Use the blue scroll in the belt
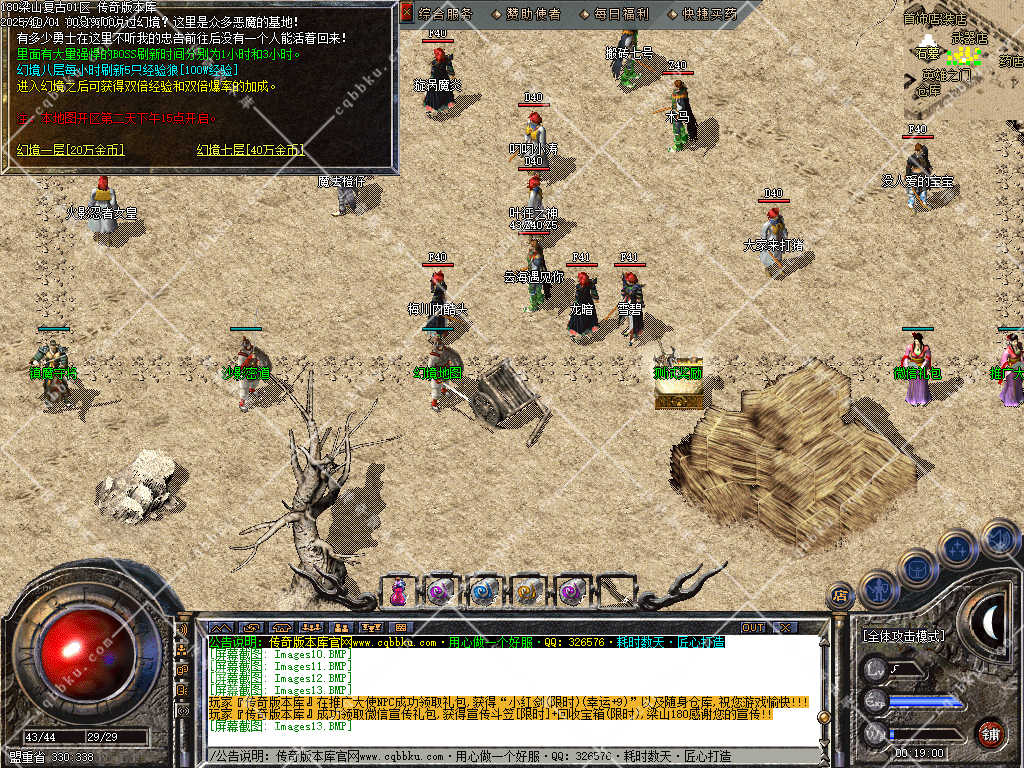The image size is (1024, 768). coord(484,591)
